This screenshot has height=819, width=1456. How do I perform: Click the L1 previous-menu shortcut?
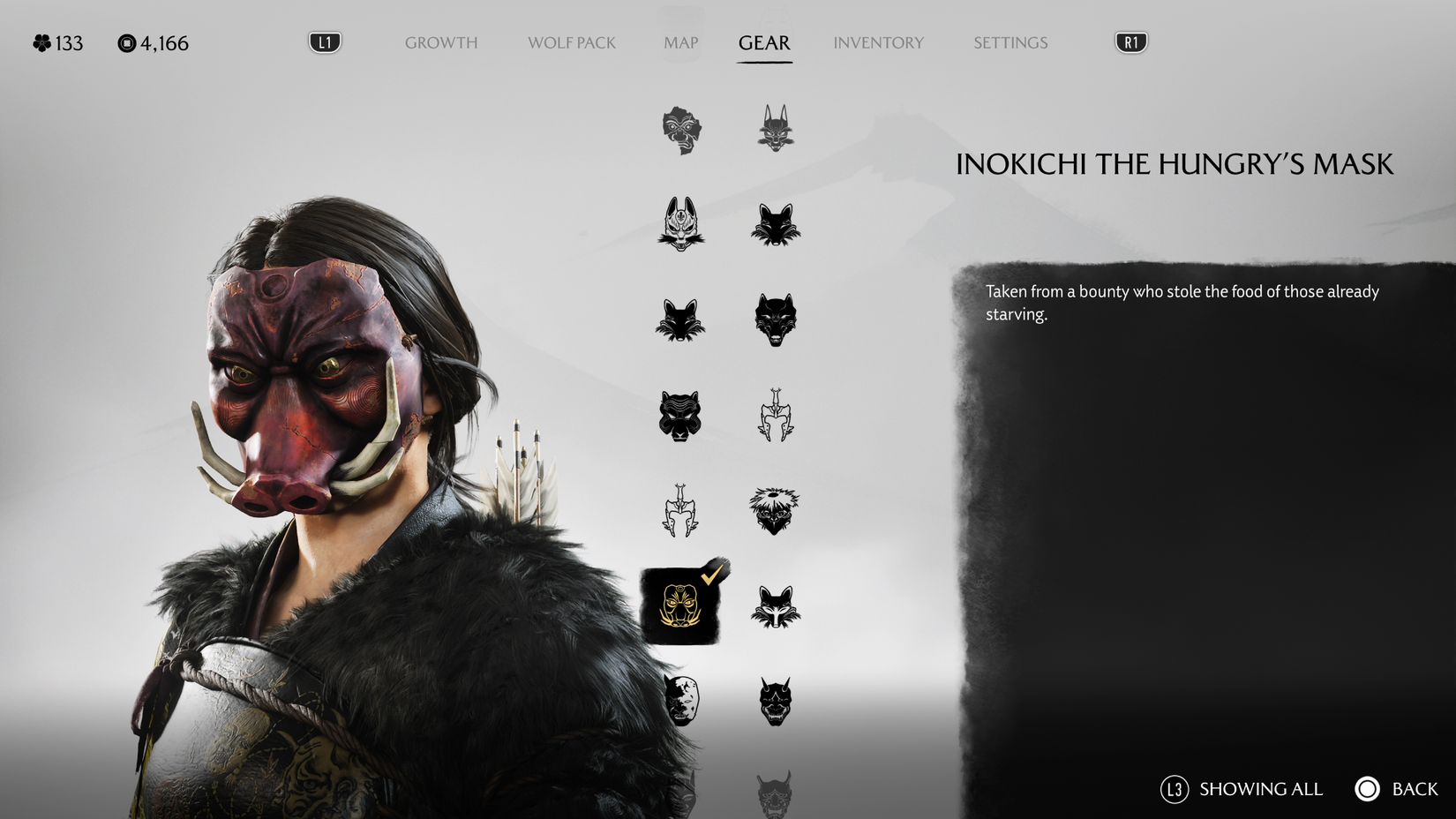(324, 41)
